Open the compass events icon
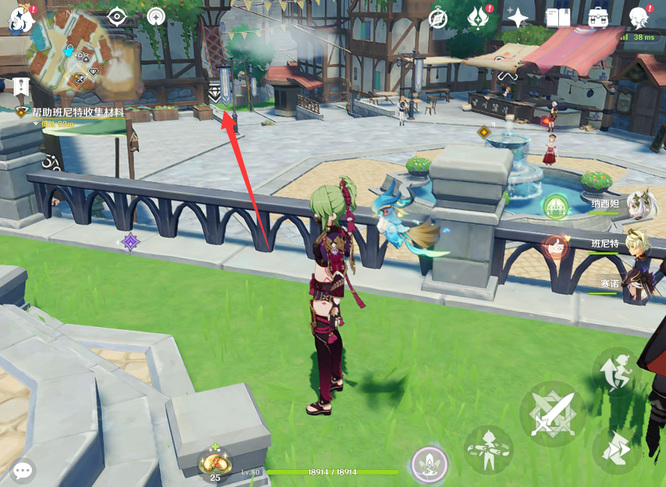This screenshot has width=666, height=487. (438, 16)
